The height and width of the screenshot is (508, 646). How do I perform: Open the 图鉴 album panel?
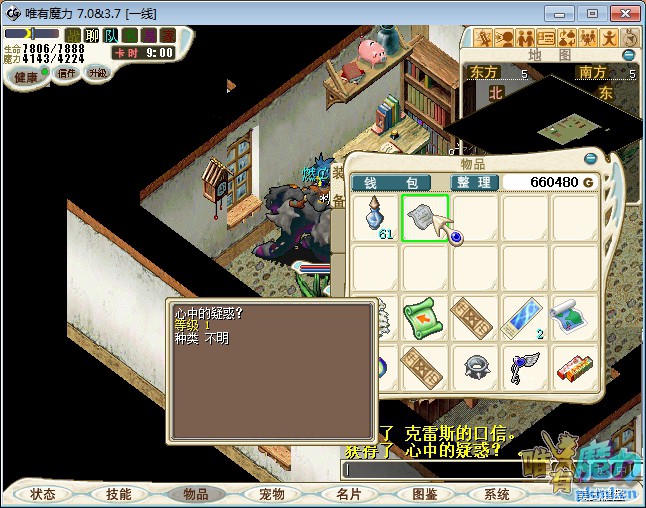(423, 494)
